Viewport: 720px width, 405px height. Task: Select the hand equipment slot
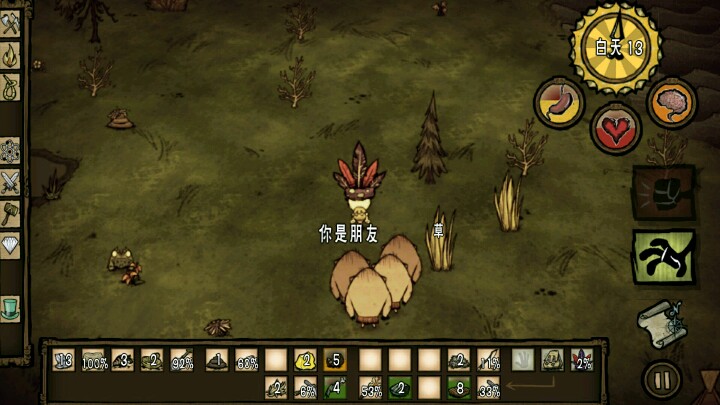[523, 360]
